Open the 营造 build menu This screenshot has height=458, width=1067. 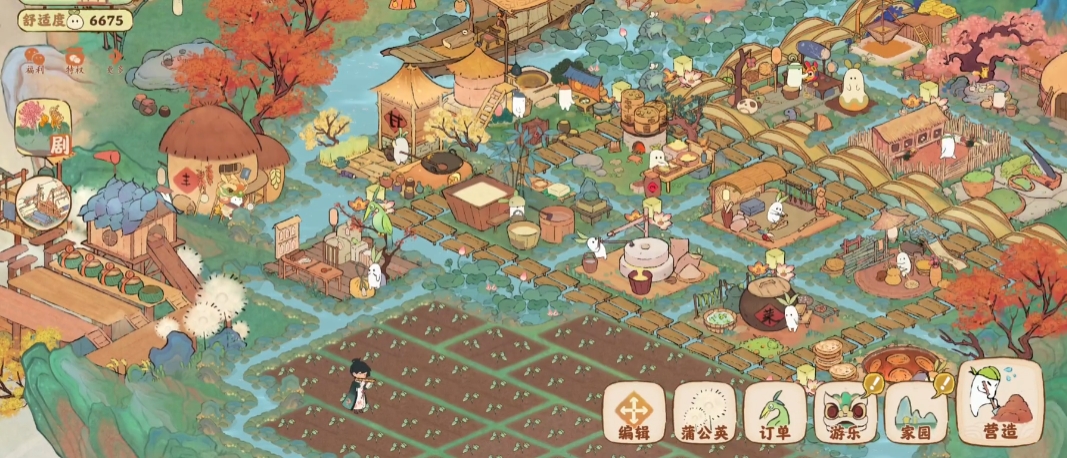(999, 403)
